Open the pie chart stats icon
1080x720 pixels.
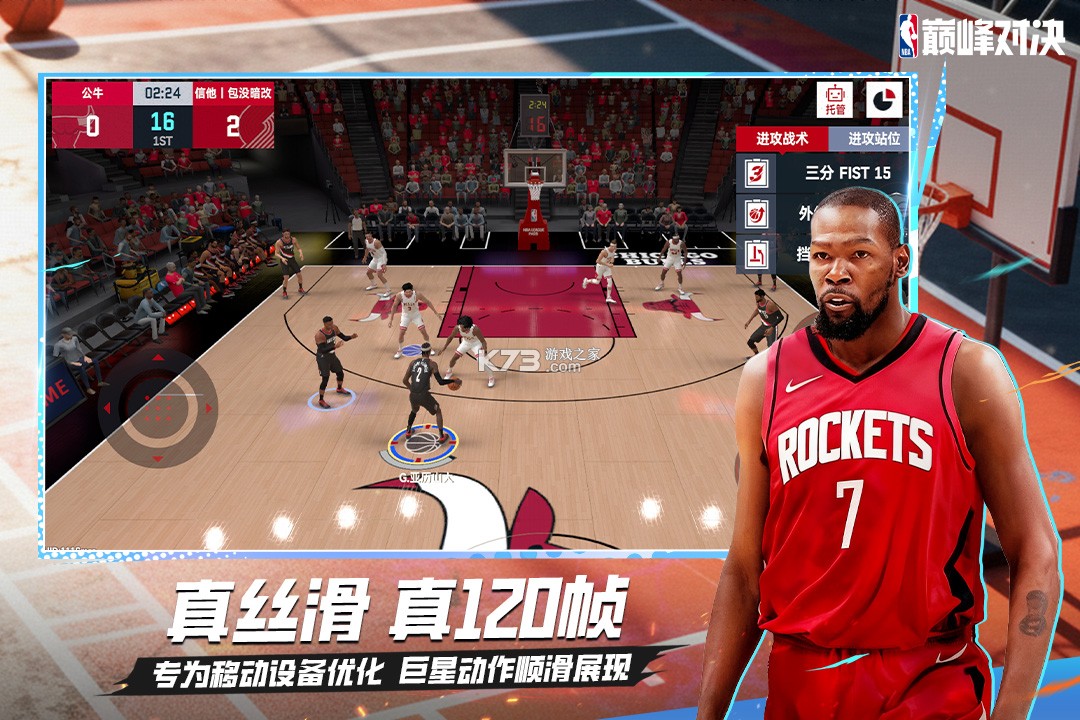pyautogui.click(x=884, y=99)
